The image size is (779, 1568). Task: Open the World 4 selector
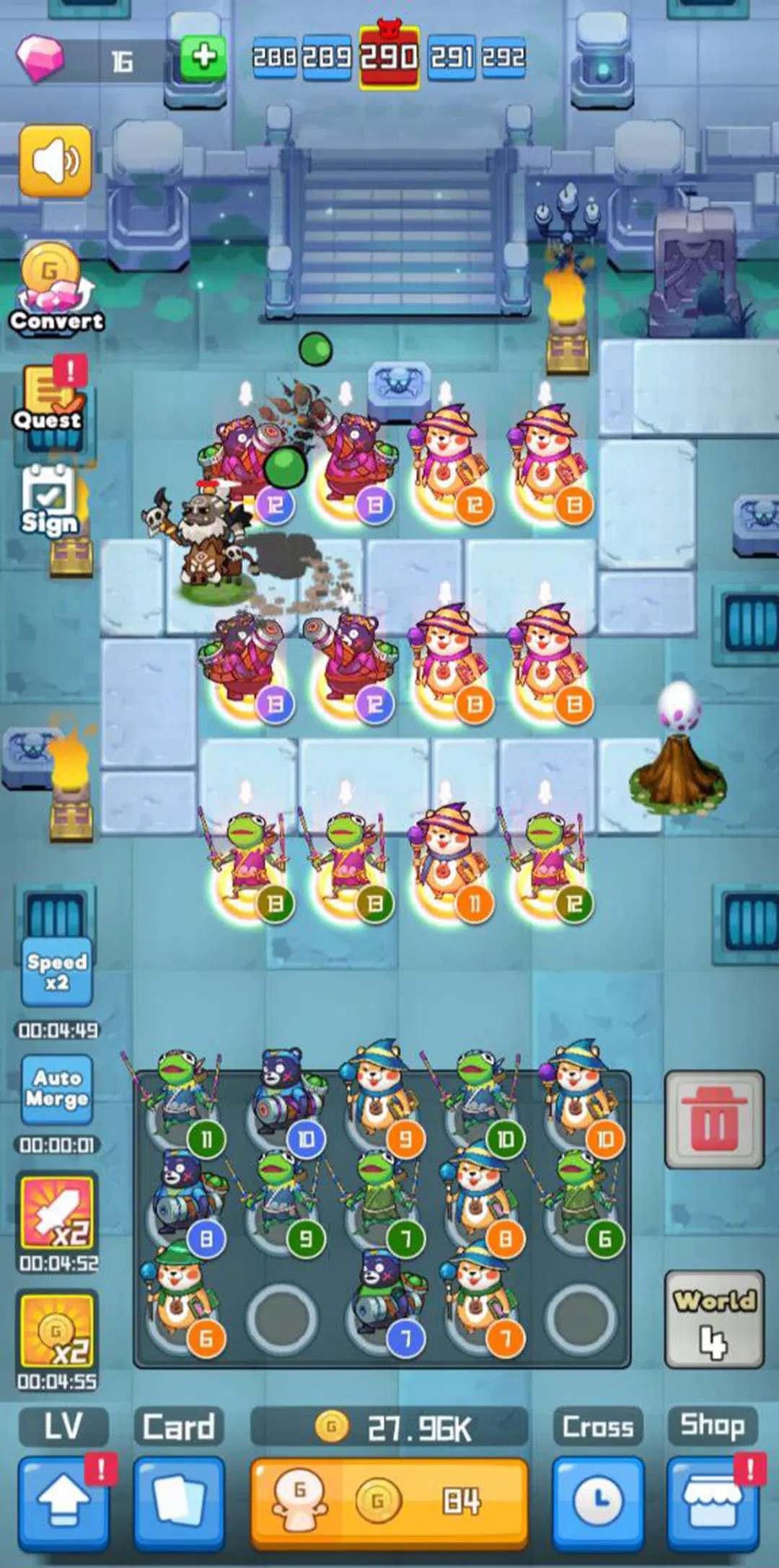click(x=713, y=1319)
